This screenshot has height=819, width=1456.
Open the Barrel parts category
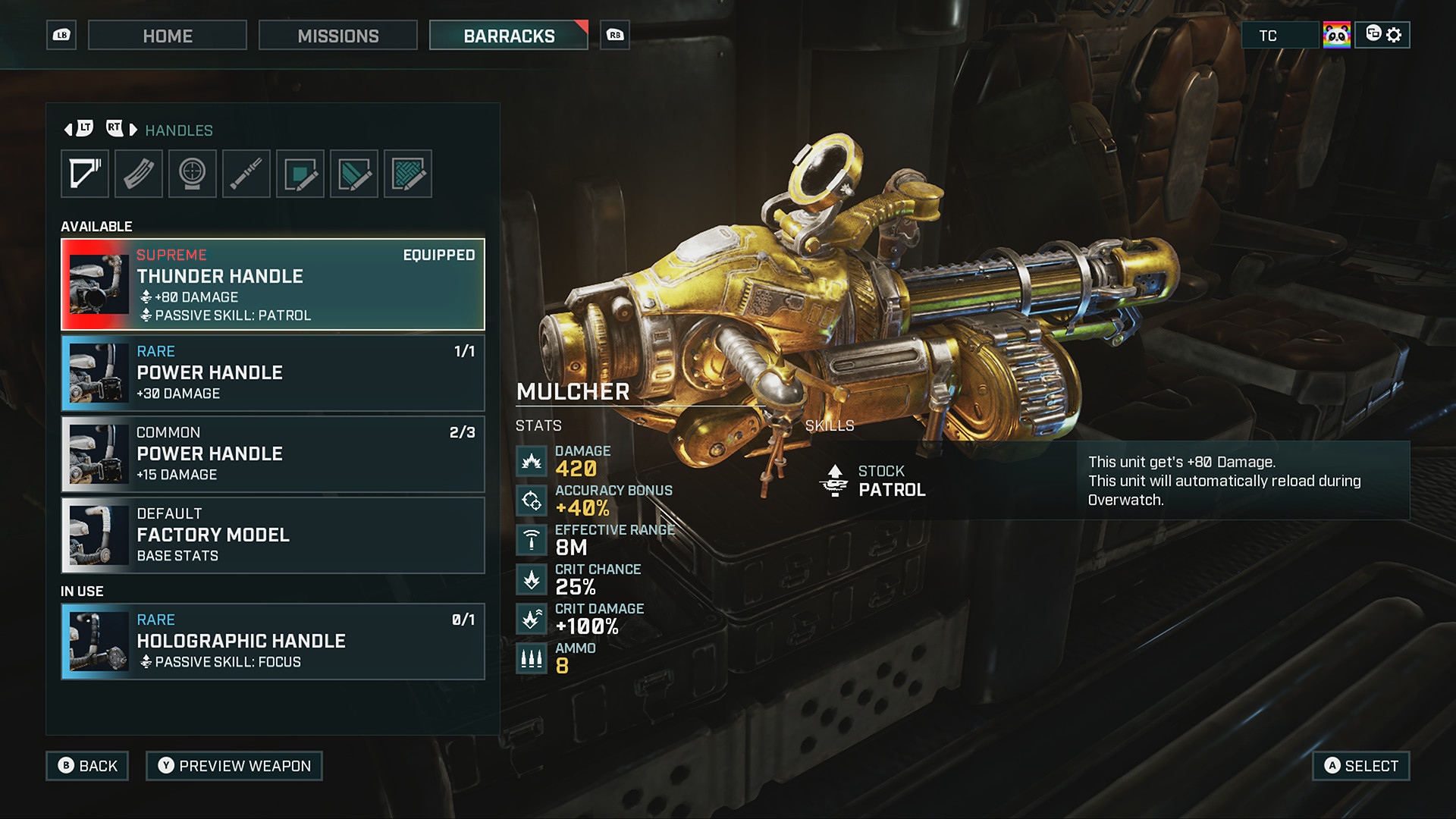pos(246,173)
